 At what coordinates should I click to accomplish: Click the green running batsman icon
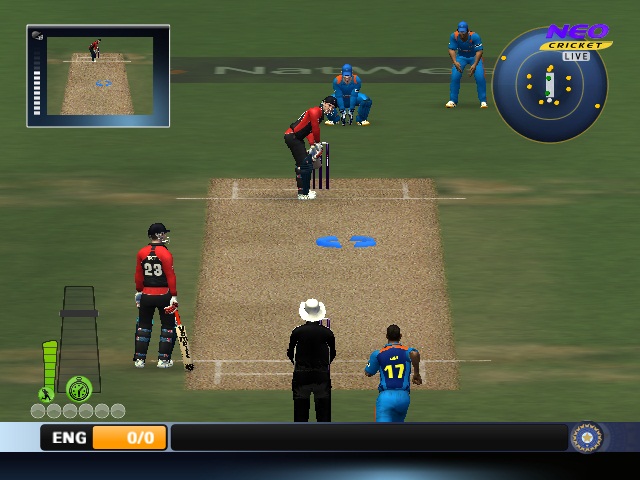click(x=45, y=394)
